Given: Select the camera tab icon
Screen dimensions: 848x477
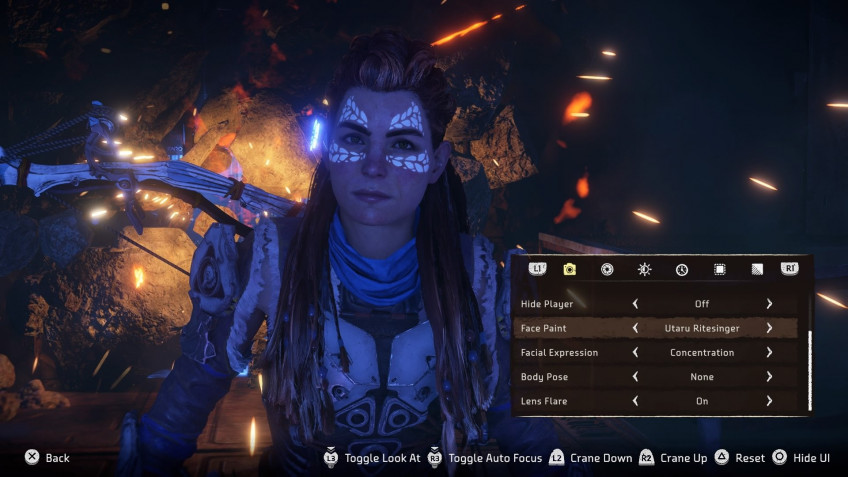Looking at the screenshot, I should point(569,269).
